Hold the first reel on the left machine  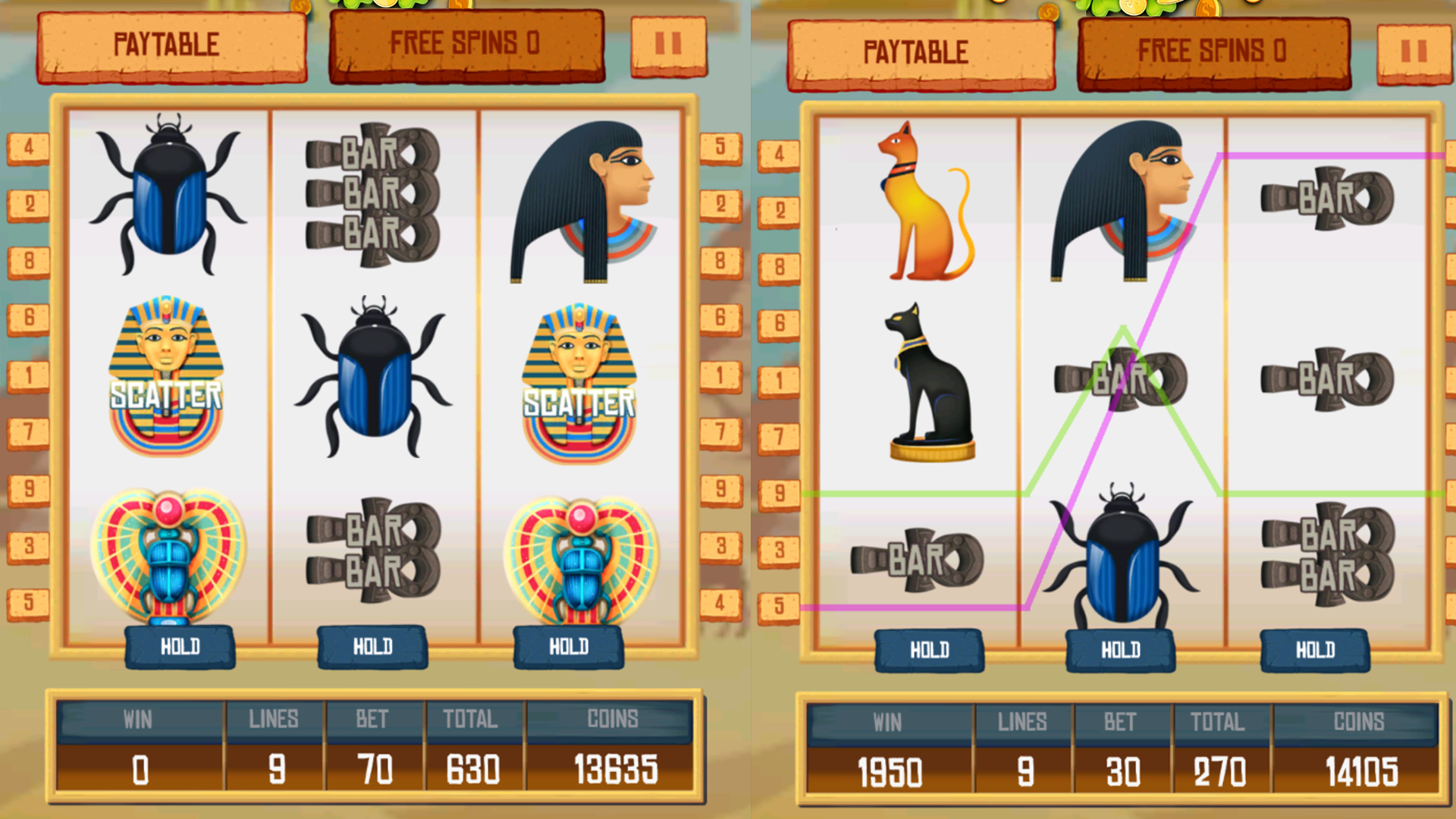180,647
